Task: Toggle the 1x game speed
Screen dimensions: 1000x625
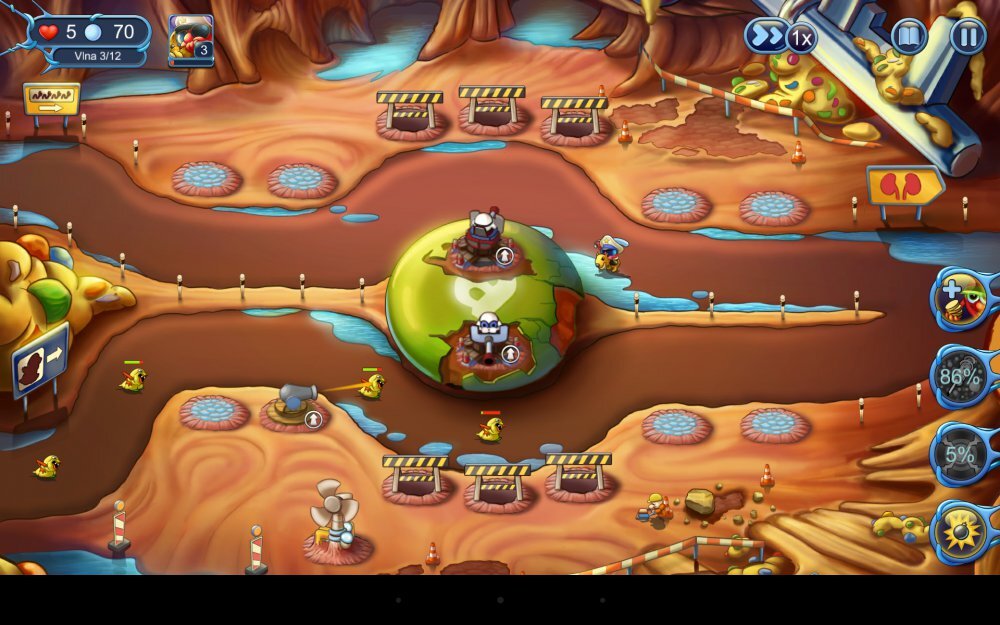Action: pos(800,38)
